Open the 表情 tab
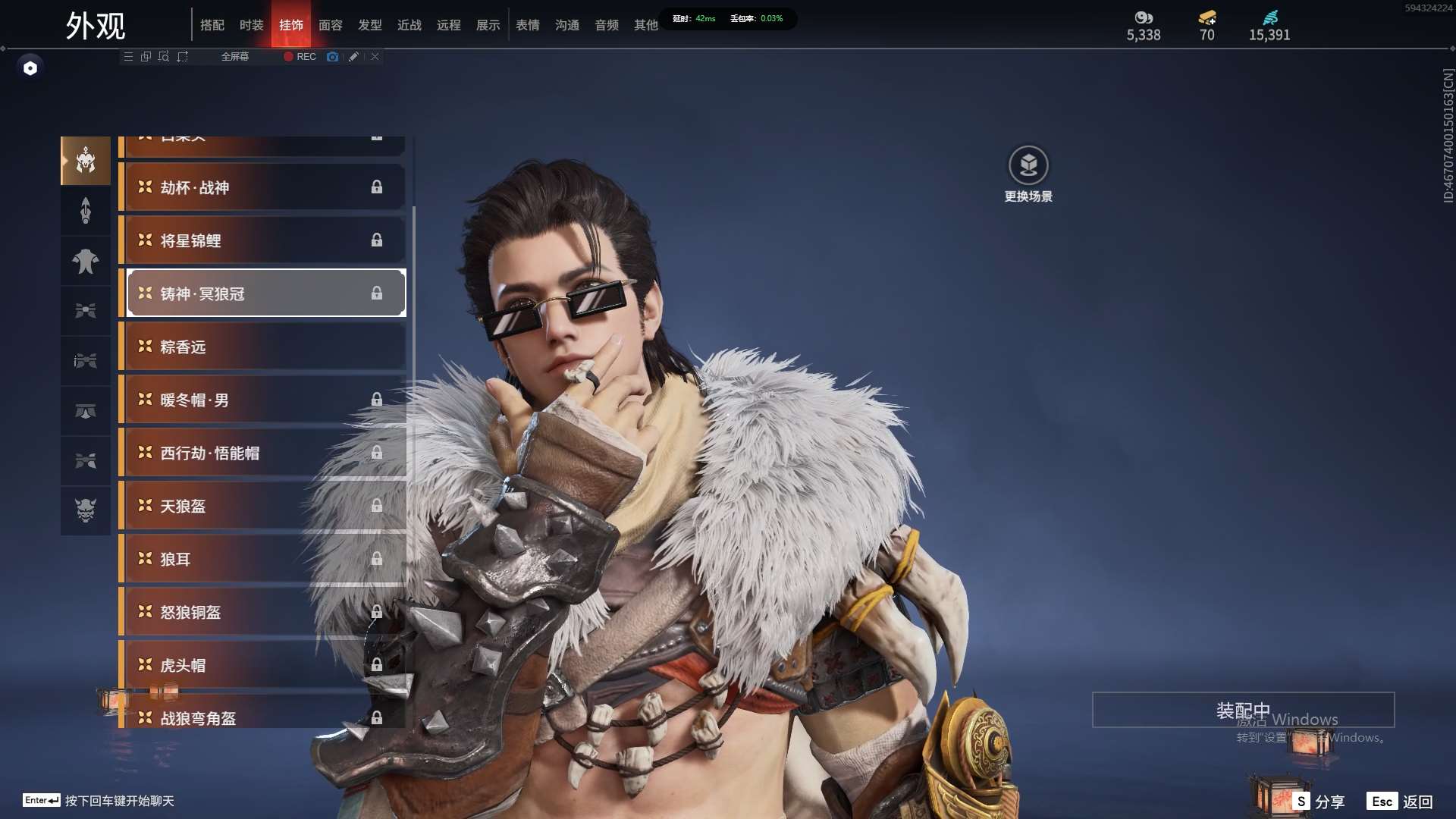The width and height of the screenshot is (1456, 819). tap(528, 25)
